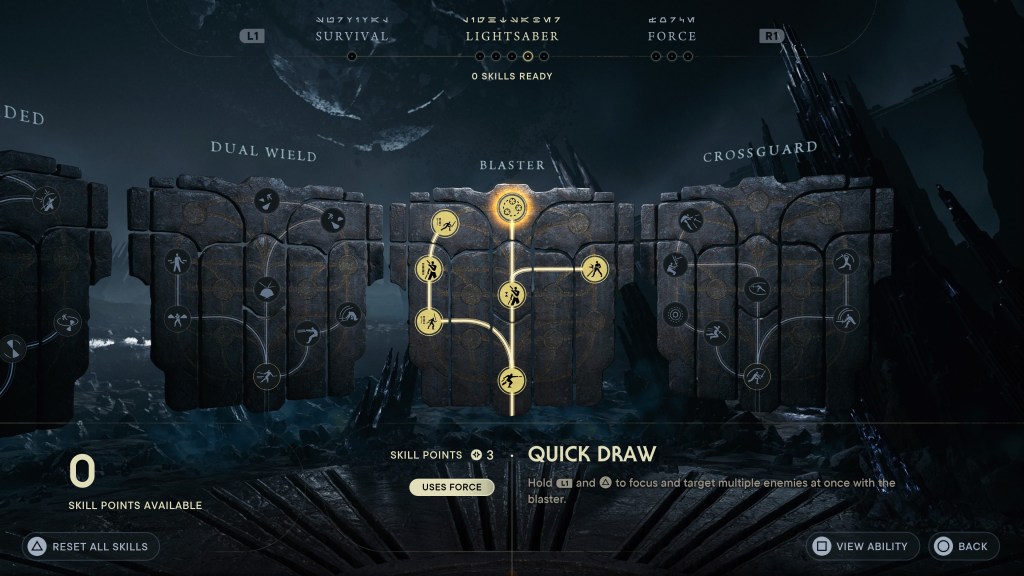Screen dimensions: 1024x576
Task: View the selected ability preview
Action: [x=862, y=546]
